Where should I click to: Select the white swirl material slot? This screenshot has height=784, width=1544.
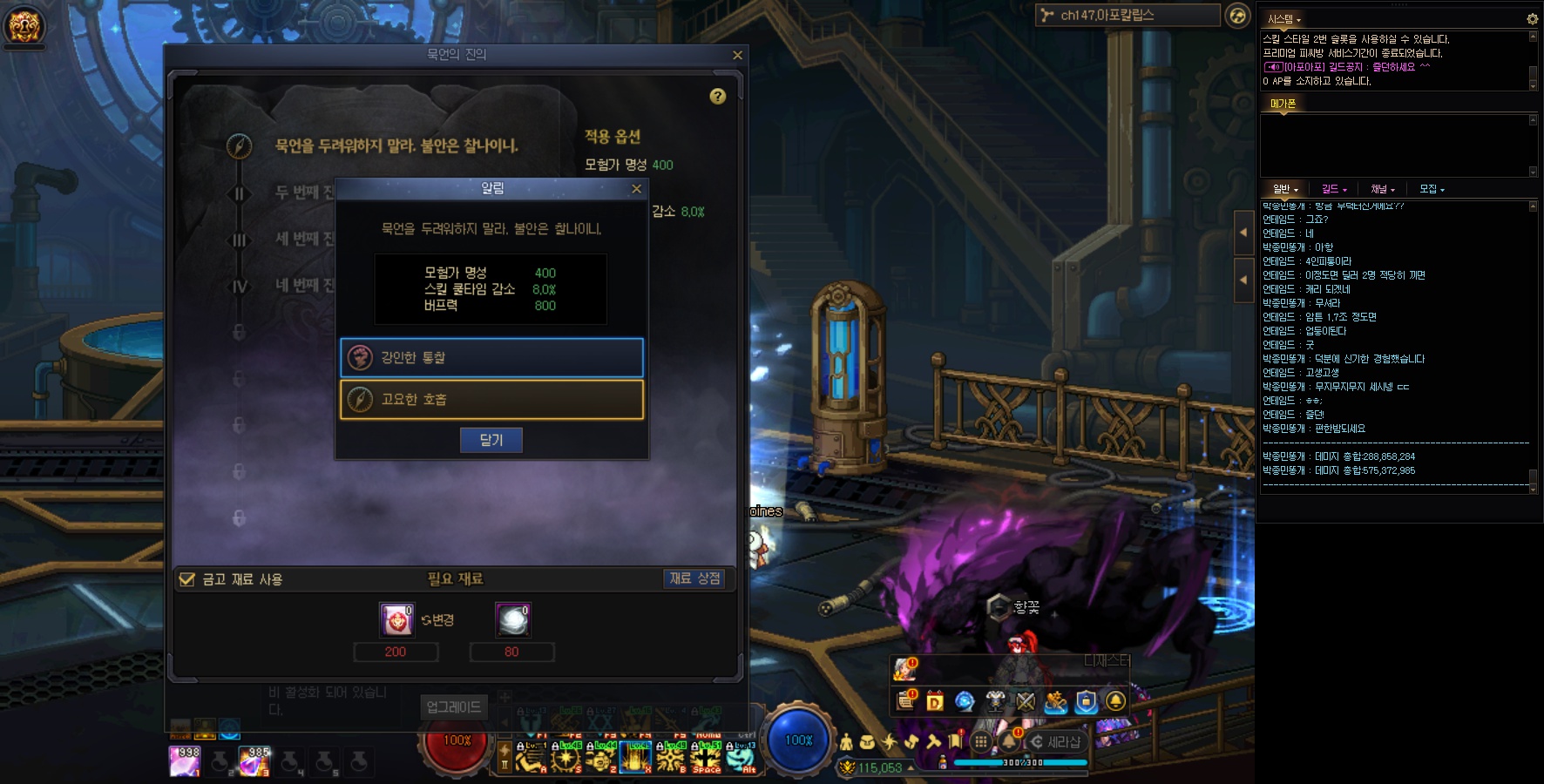[x=512, y=620]
